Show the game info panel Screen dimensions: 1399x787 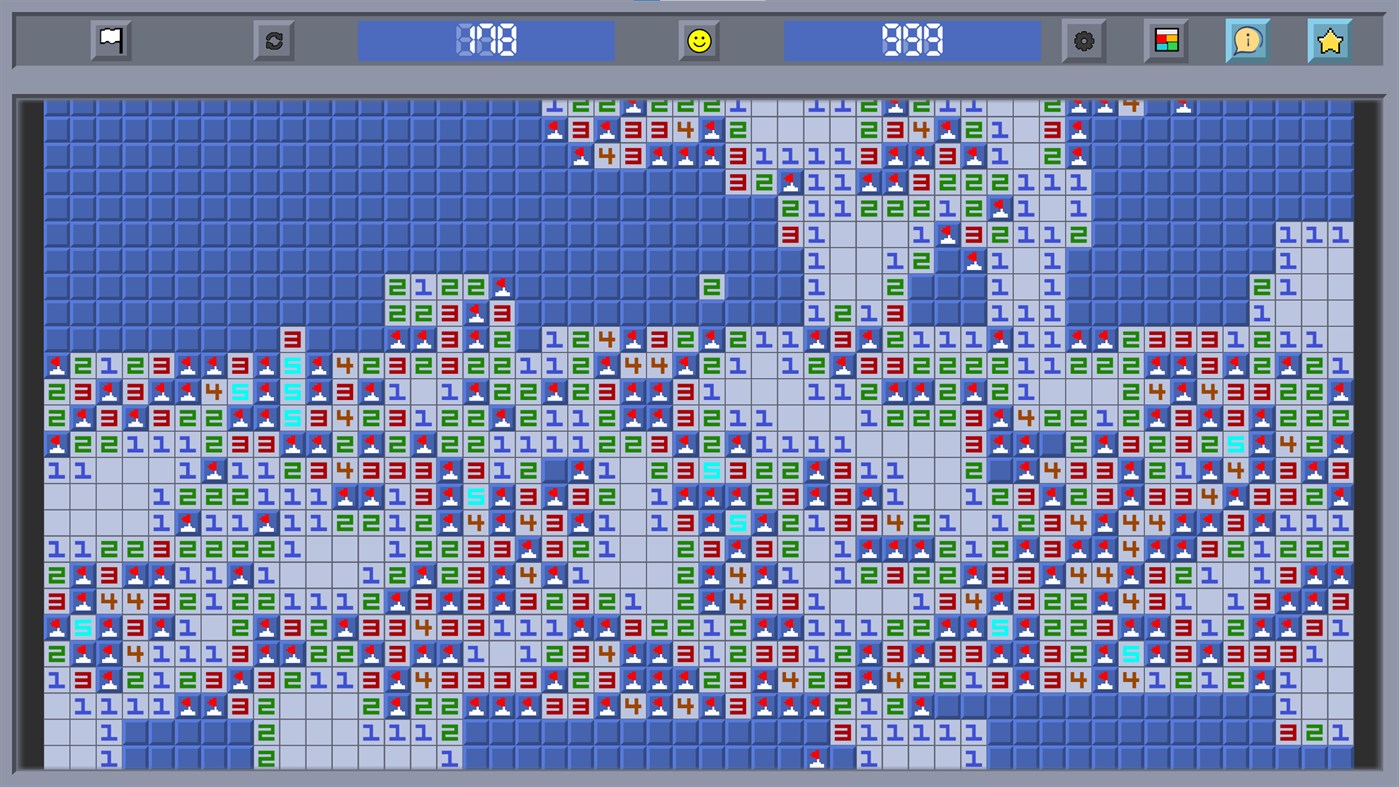(1247, 41)
